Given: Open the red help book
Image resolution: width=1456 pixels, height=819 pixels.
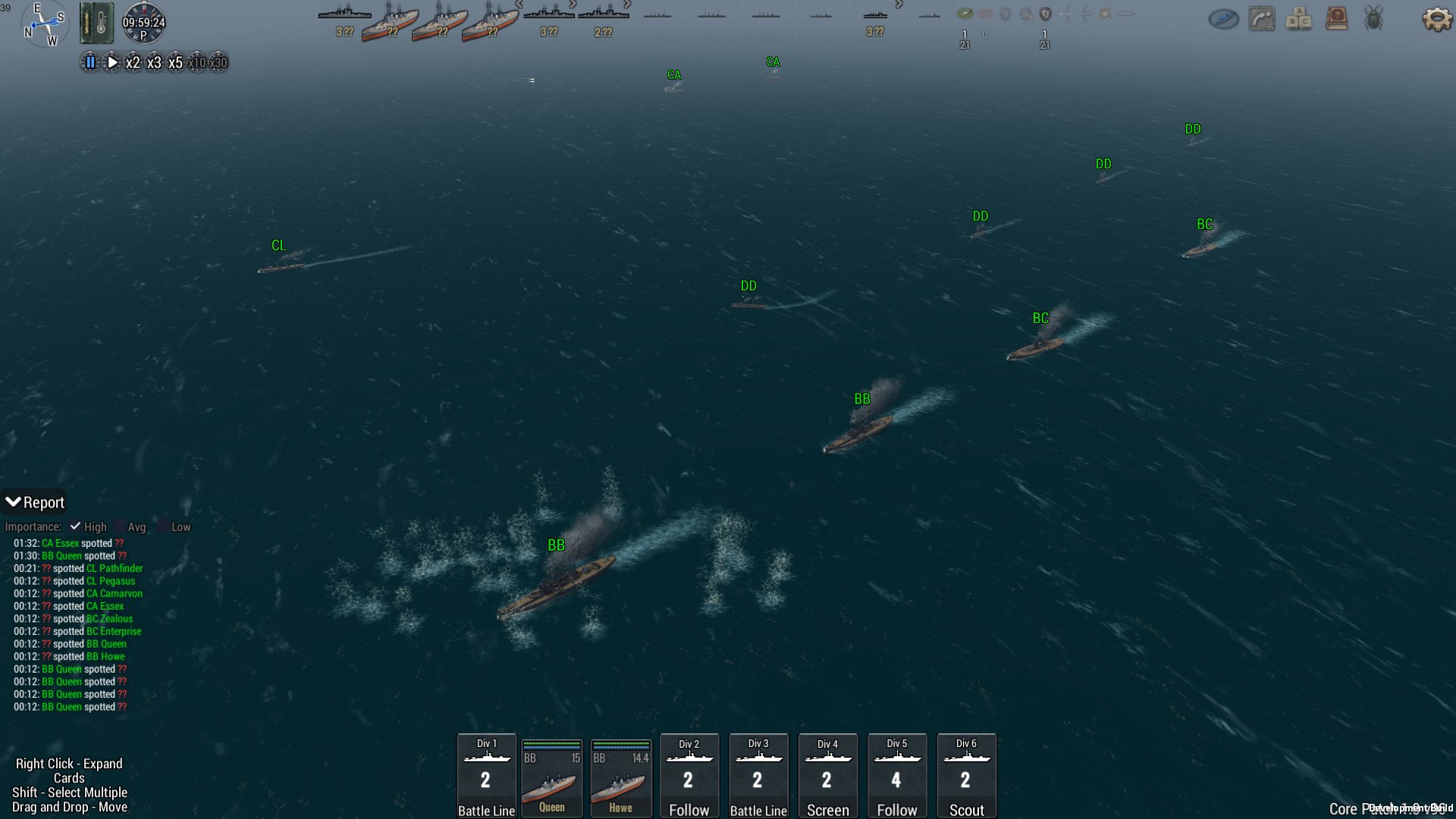Looking at the screenshot, I should click(x=1336, y=19).
